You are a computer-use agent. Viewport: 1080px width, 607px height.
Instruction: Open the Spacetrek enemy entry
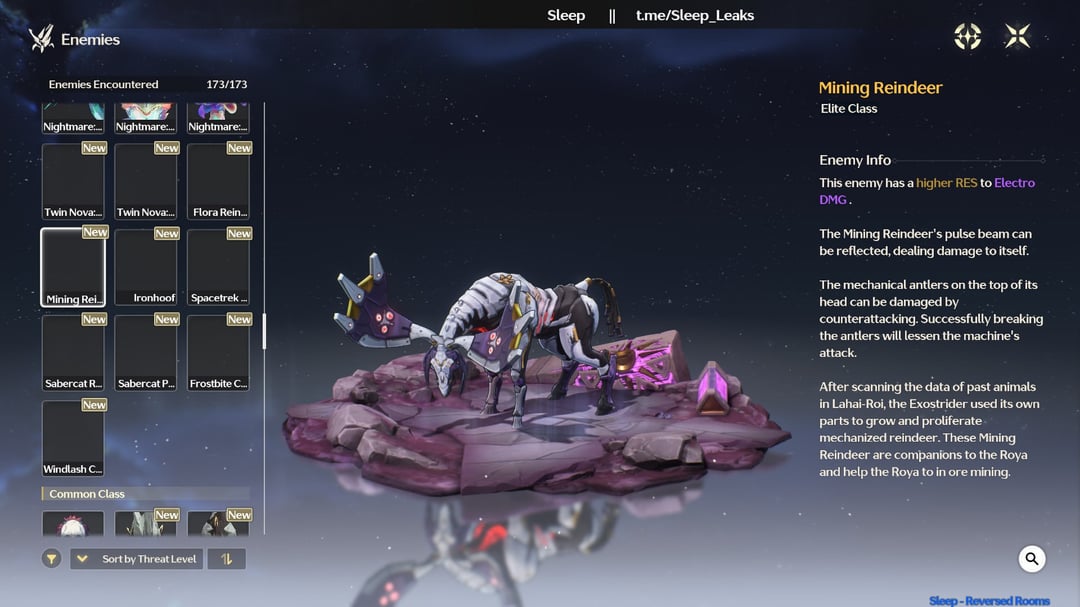[x=218, y=267]
